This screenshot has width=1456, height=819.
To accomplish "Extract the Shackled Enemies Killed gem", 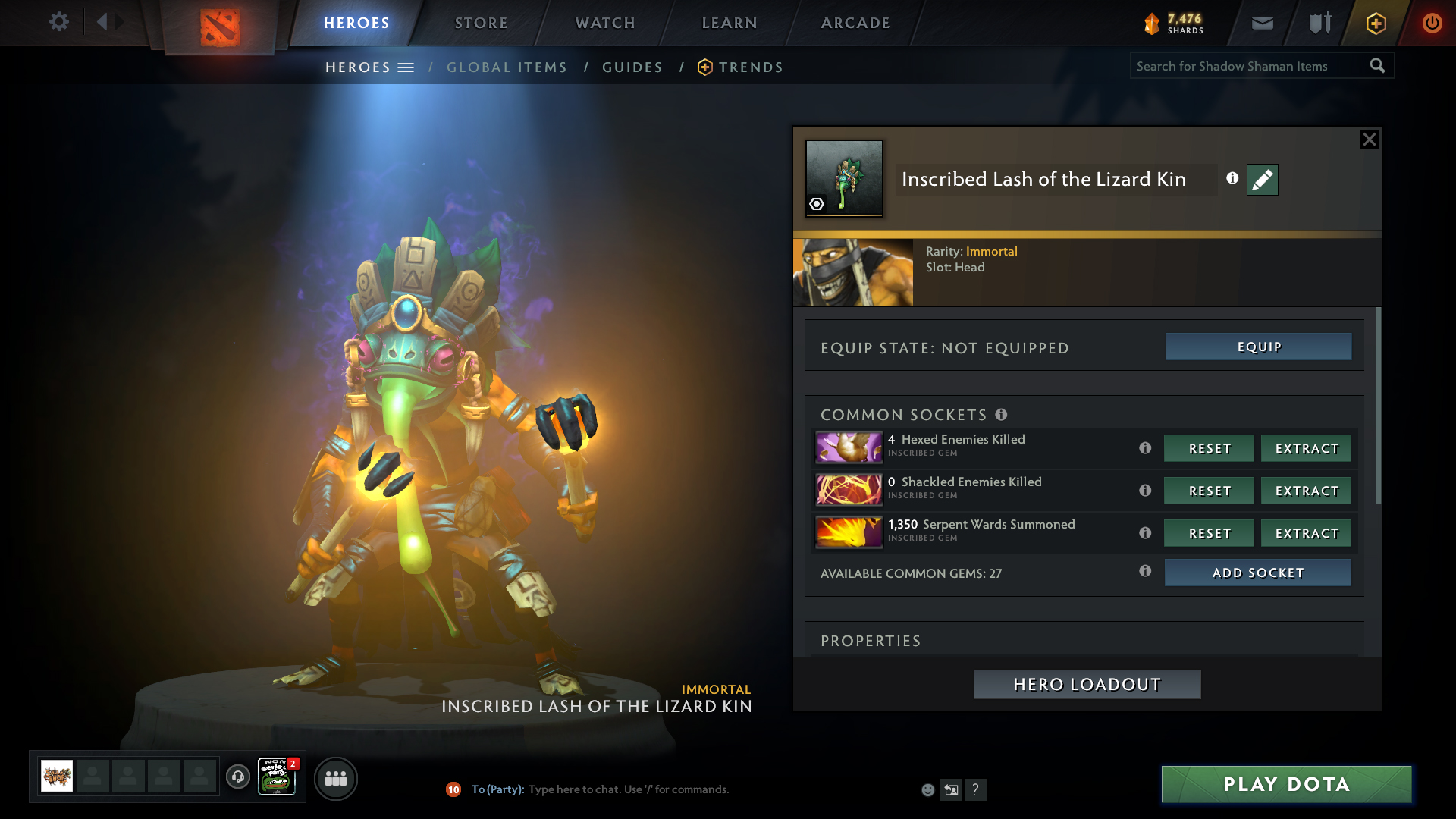I will (x=1306, y=491).
